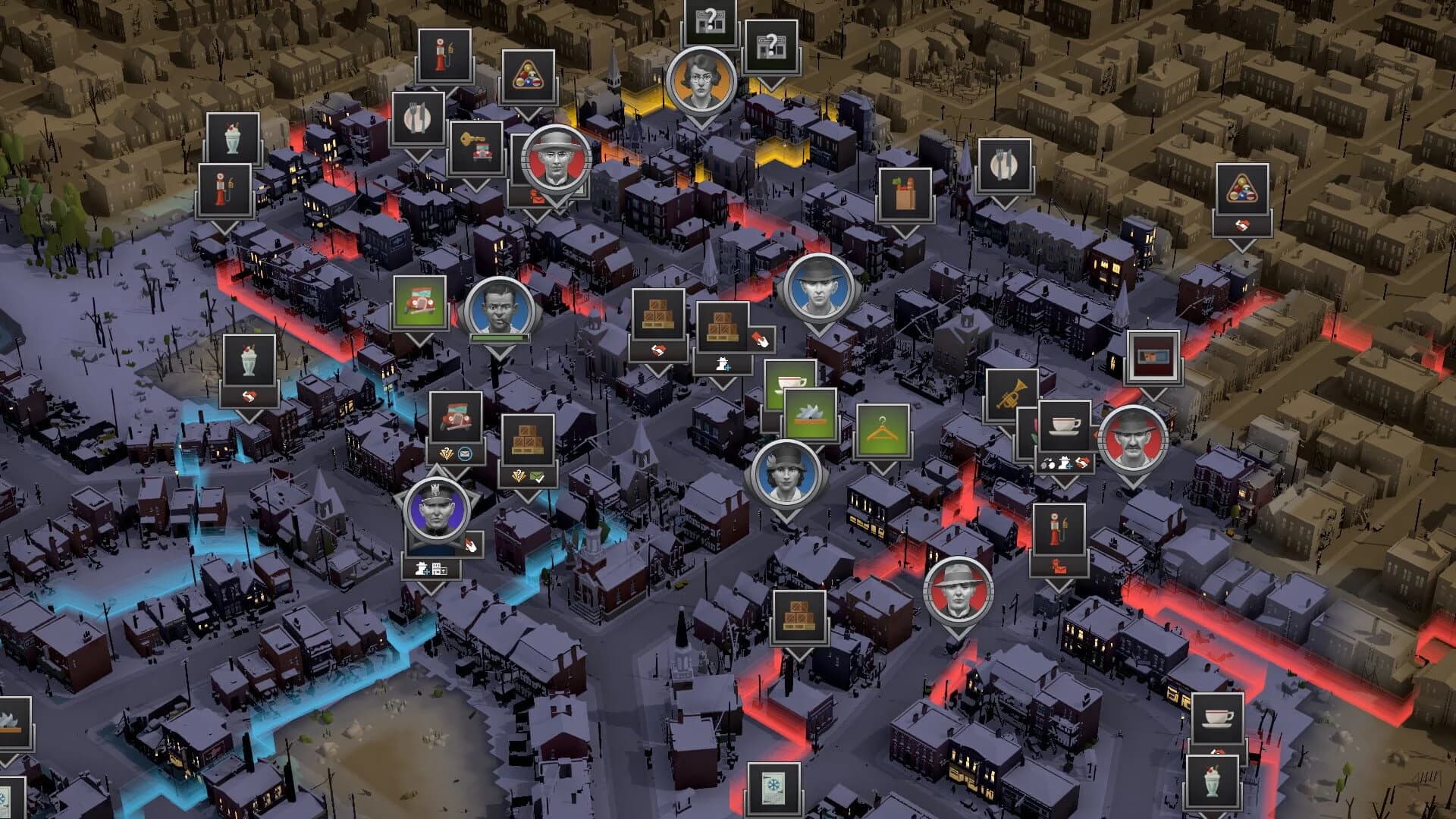The height and width of the screenshot is (819, 1456).
Task: Select the billiards rack marker at top right
Action: [1242, 187]
